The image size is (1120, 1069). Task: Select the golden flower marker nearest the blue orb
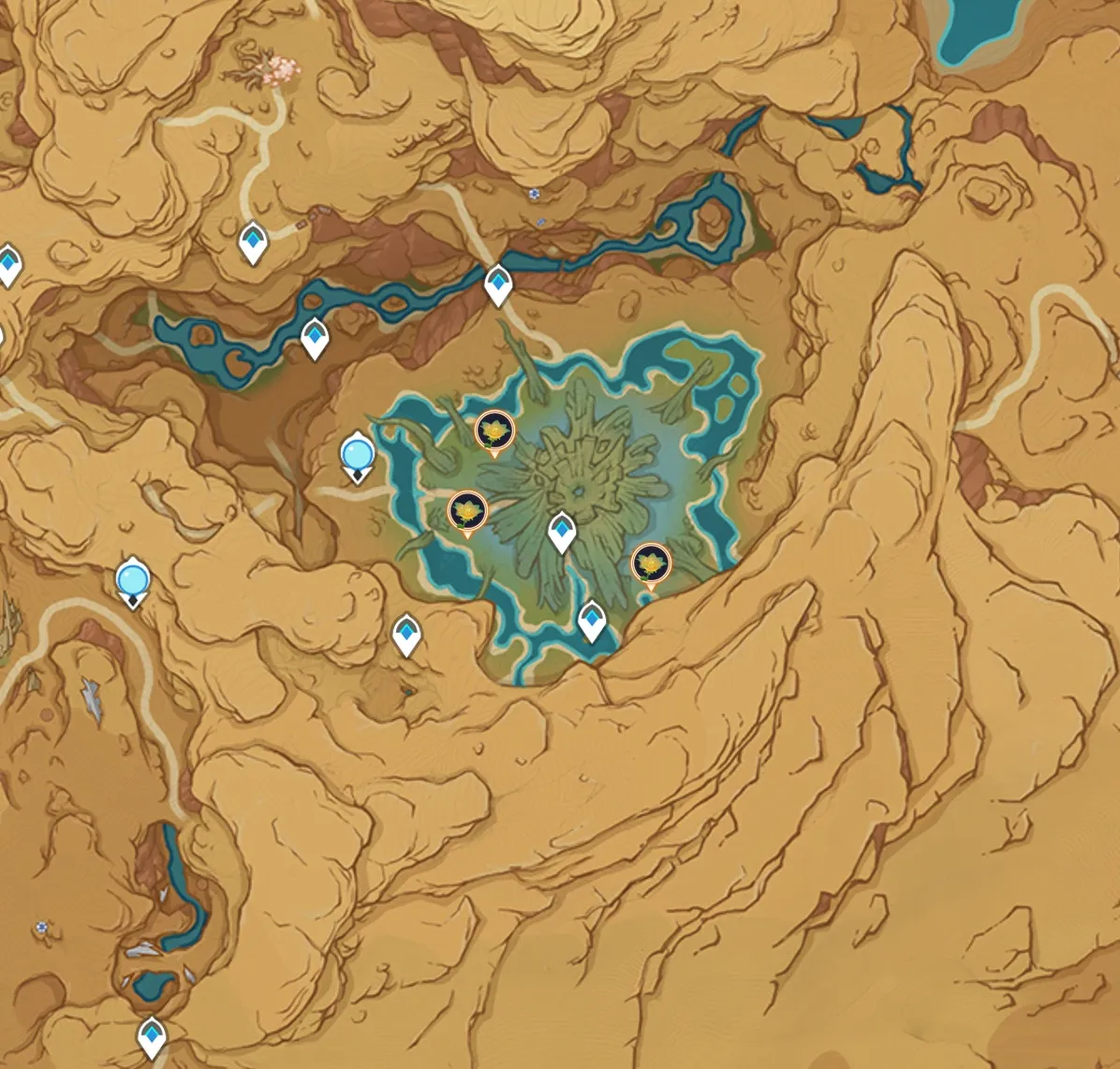pos(466,511)
